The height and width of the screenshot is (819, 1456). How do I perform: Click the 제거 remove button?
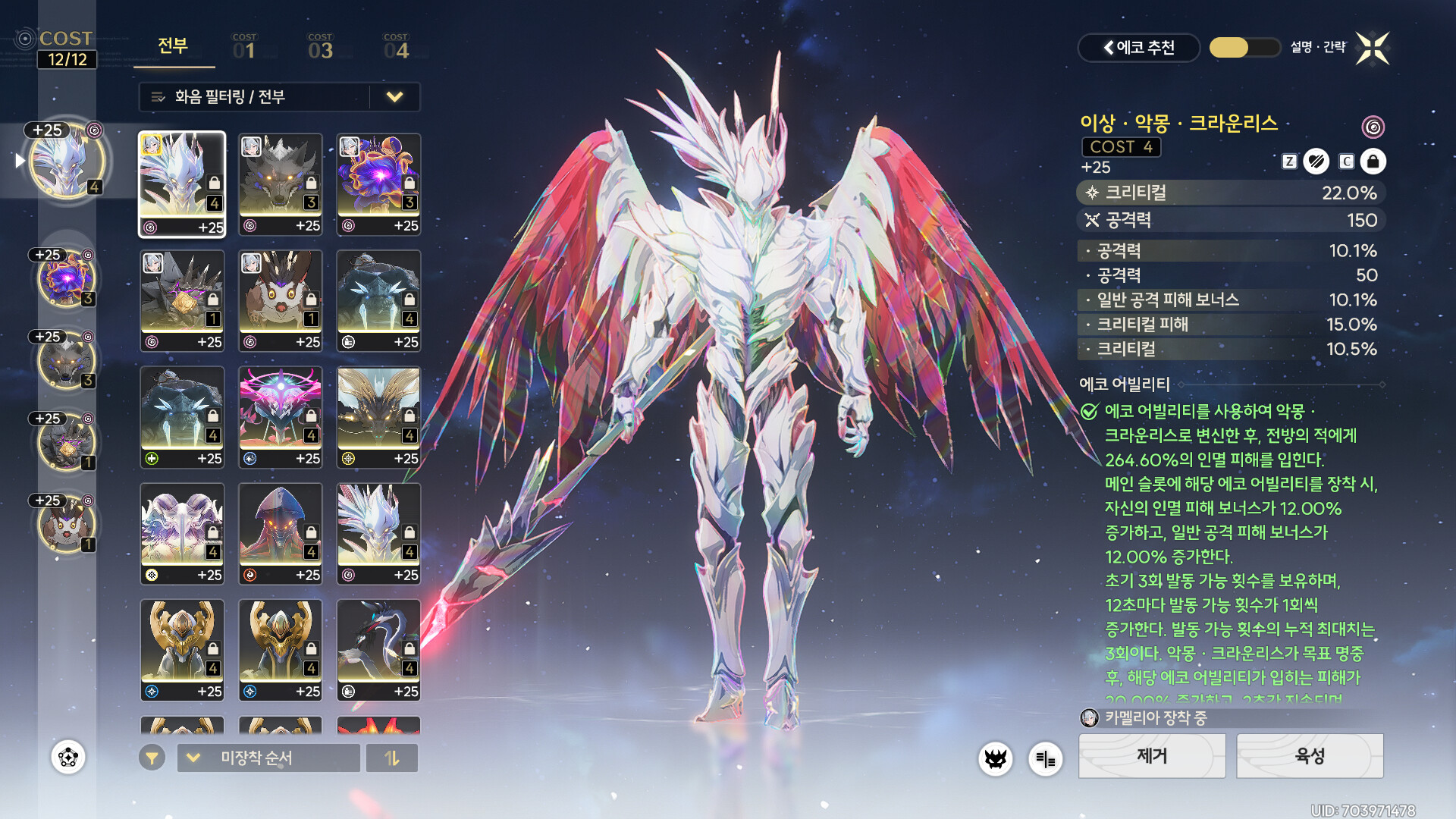point(1151,756)
